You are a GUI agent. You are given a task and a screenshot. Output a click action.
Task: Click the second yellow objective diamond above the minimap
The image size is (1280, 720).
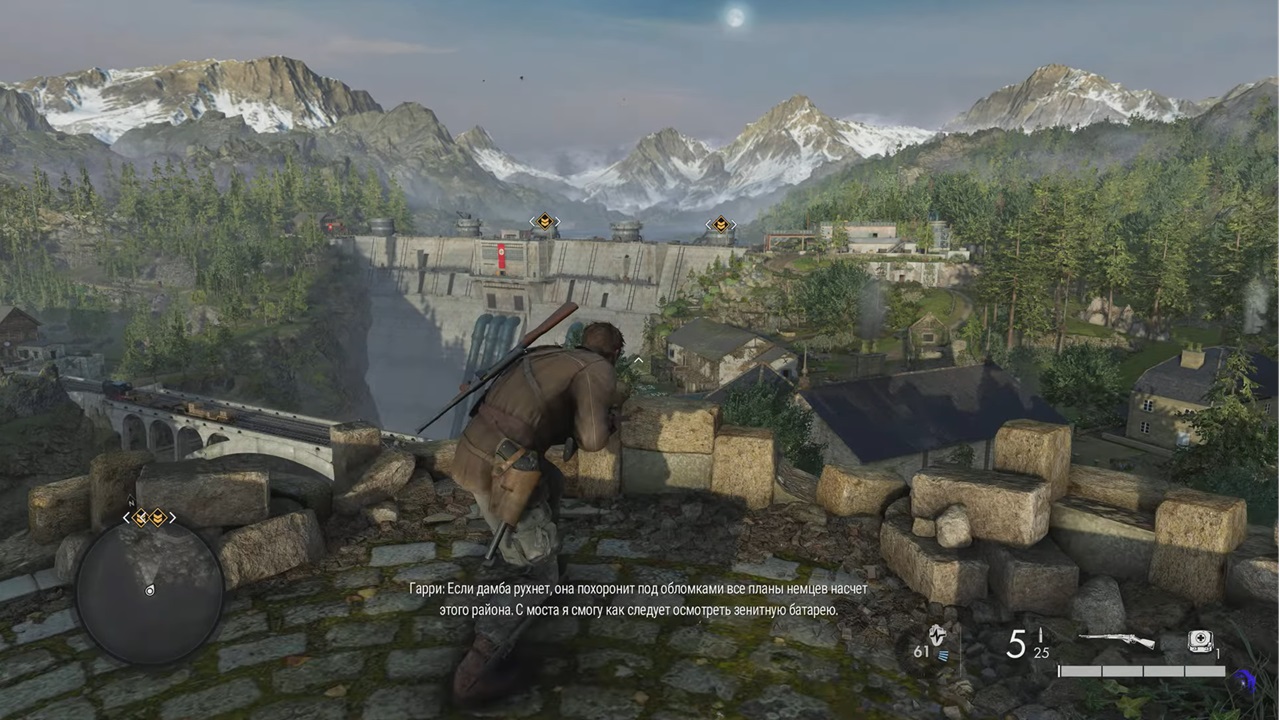click(x=158, y=517)
